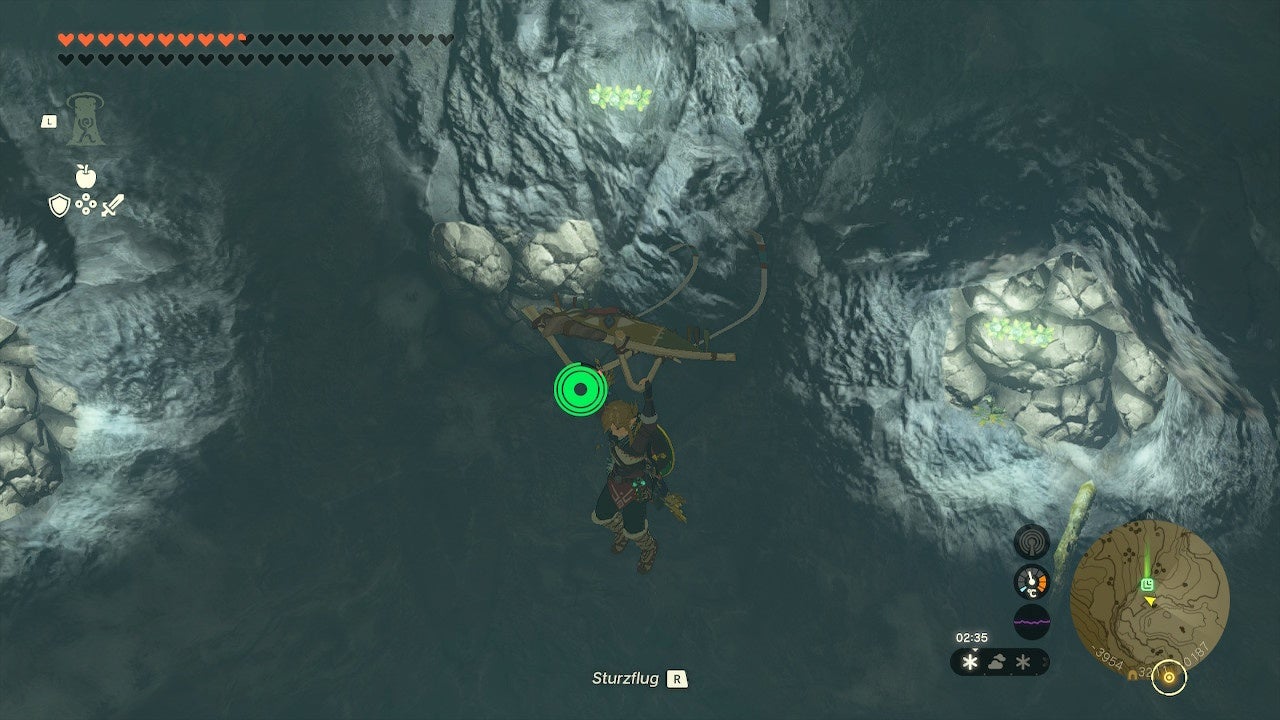Click the clock showing 02:35
Screen dimensions: 1280x720
pyautogui.click(x=972, y=637)
